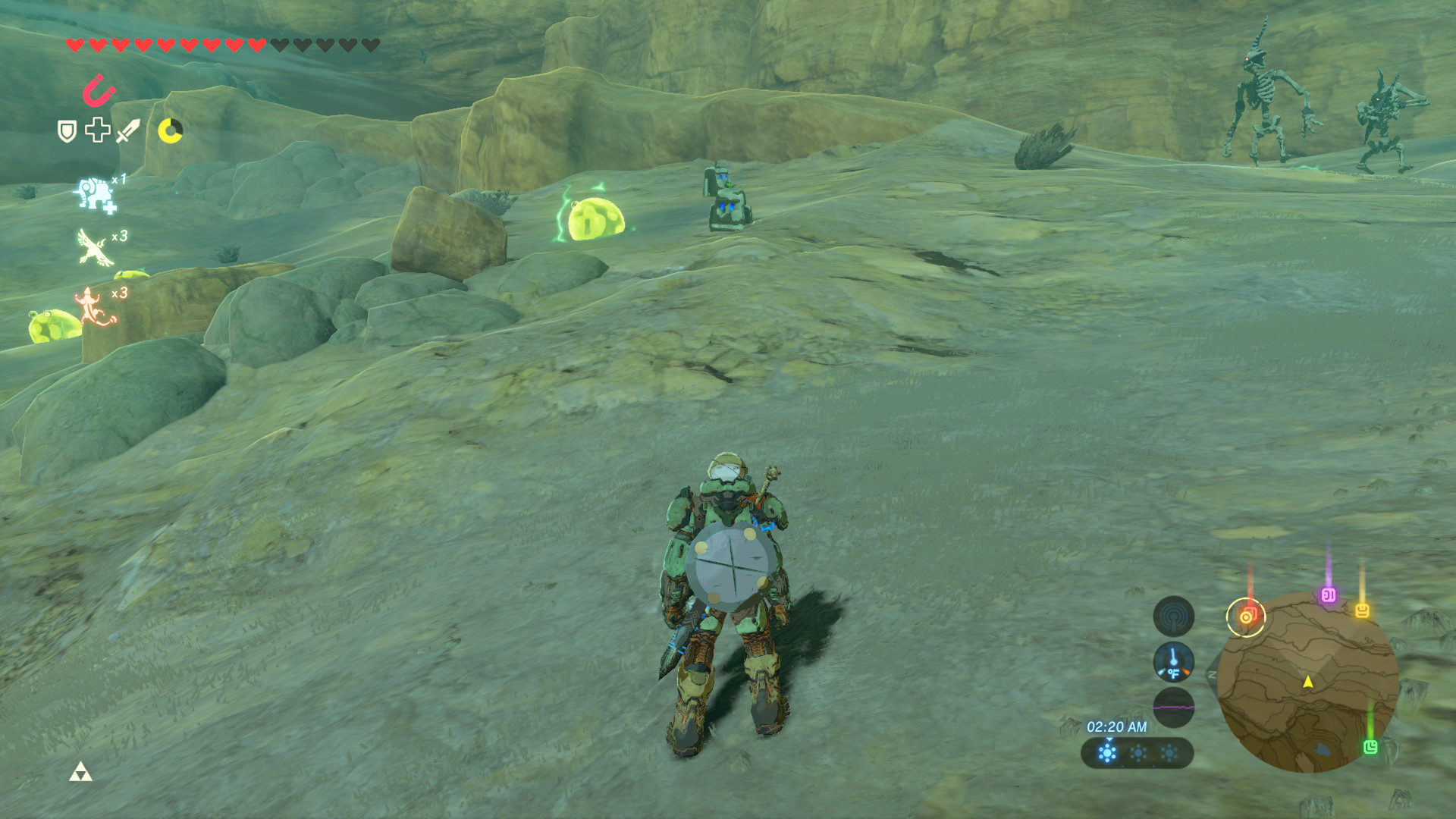Click the defense boost cross icon
The image size is (1456, 819).
click(97, 130)
